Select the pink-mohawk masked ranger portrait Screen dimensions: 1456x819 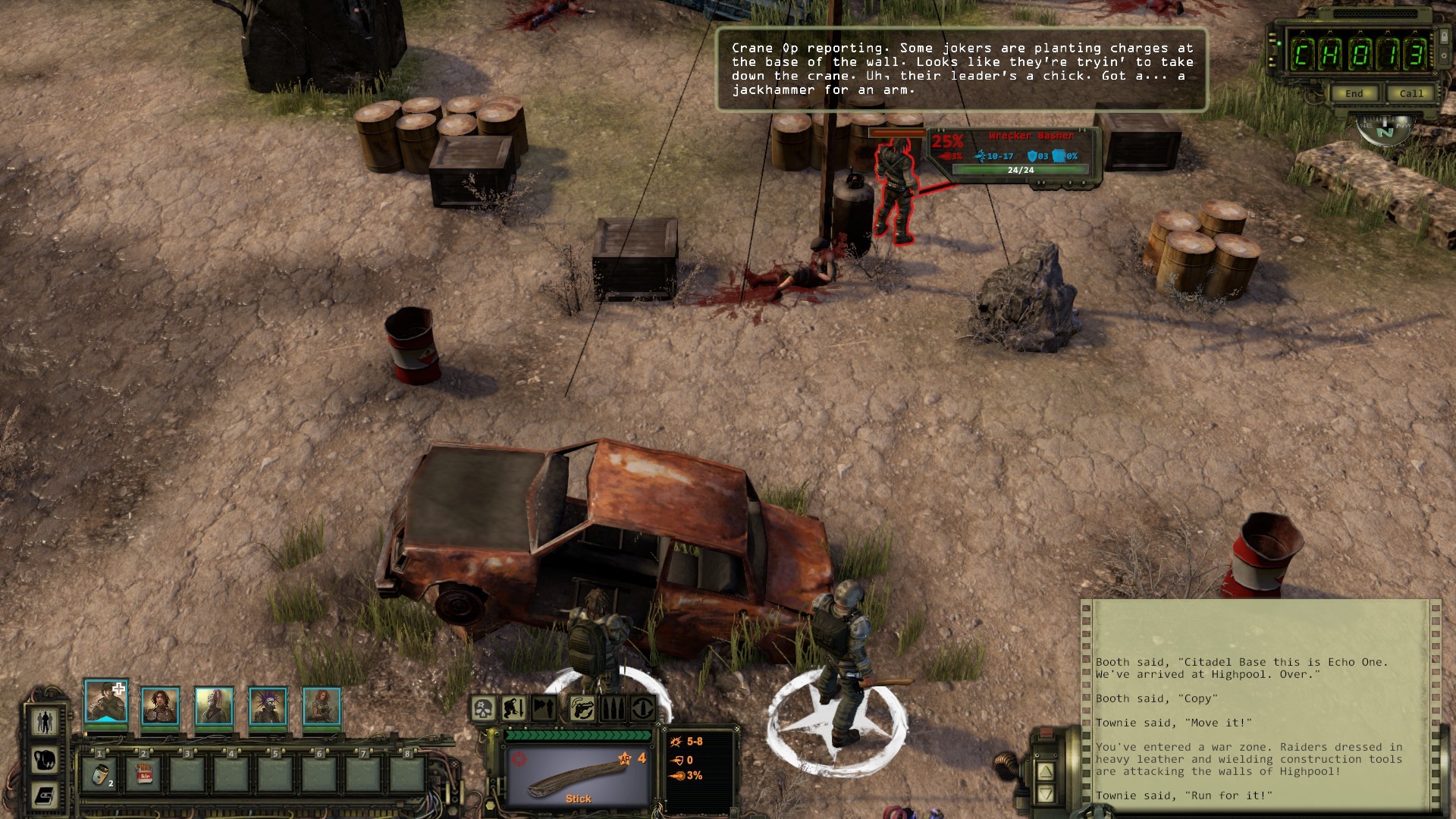click(x=214, y=706)
